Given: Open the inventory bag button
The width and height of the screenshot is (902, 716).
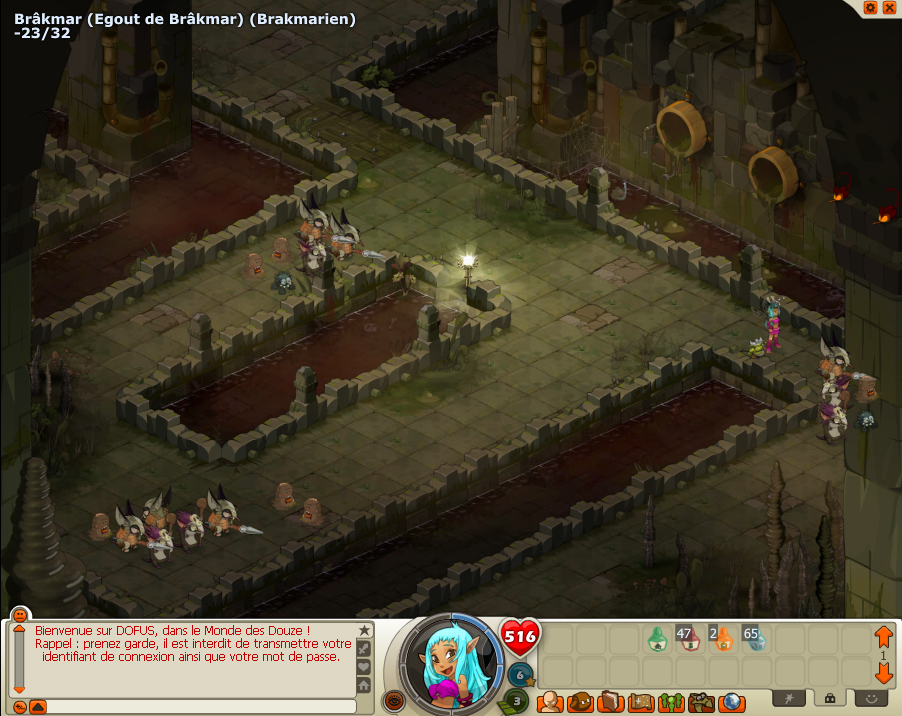Looking at the screenshot, I should click(579, 702).
